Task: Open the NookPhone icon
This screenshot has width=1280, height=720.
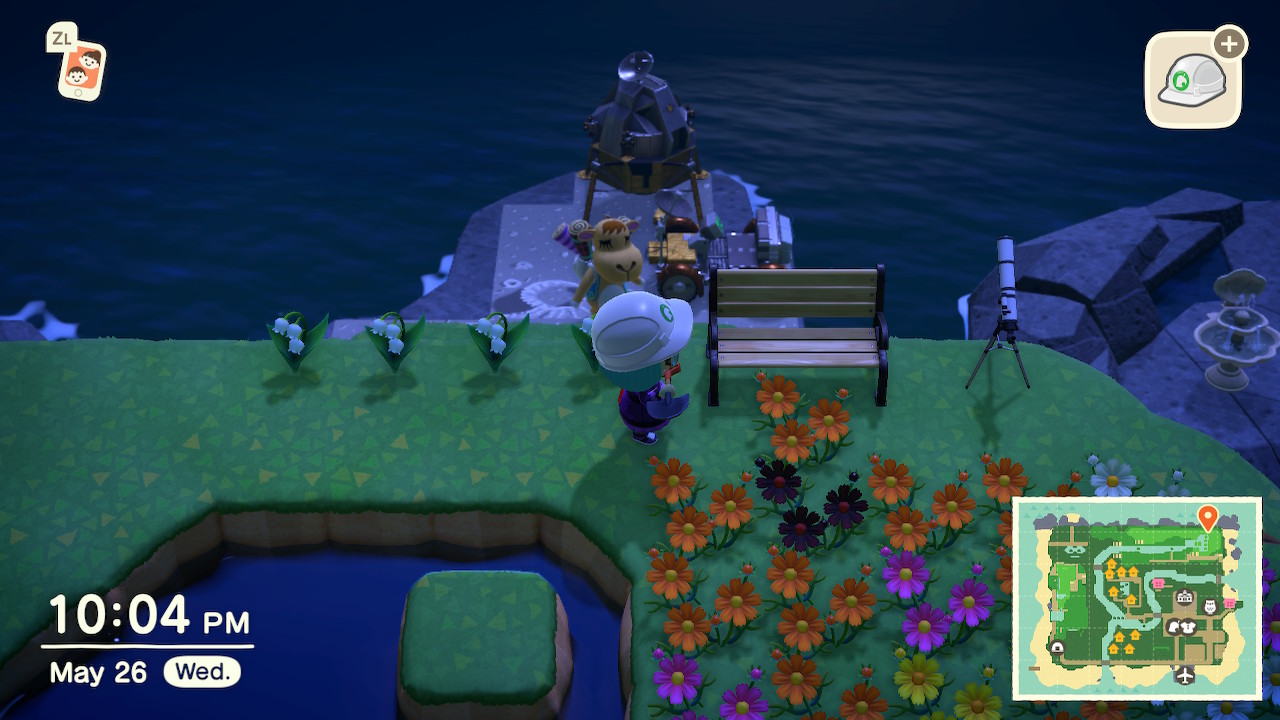Action: coord(80,68)
